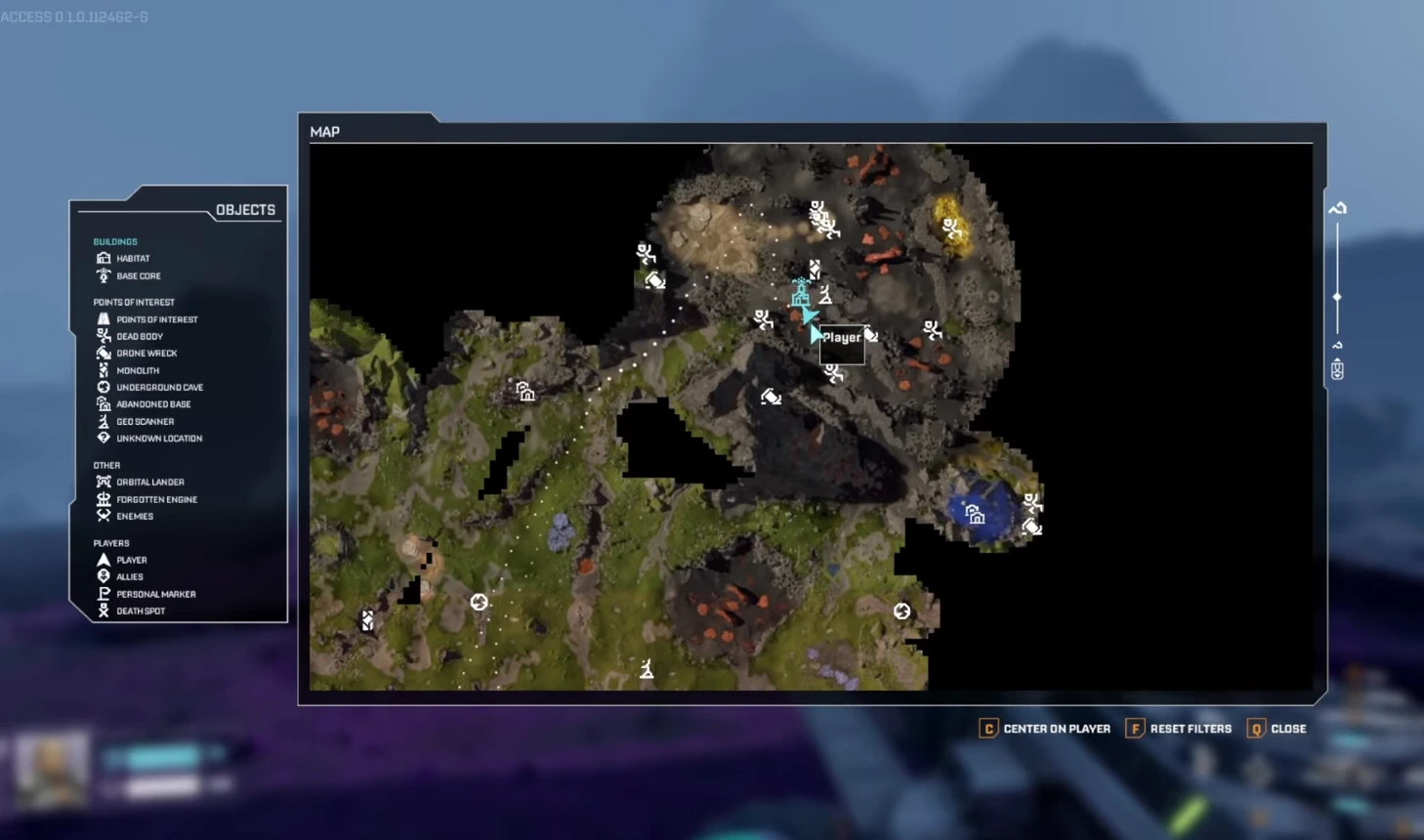Toggle the Drone Wreck filter
The image size is (1424, 840).
[105, 353]
